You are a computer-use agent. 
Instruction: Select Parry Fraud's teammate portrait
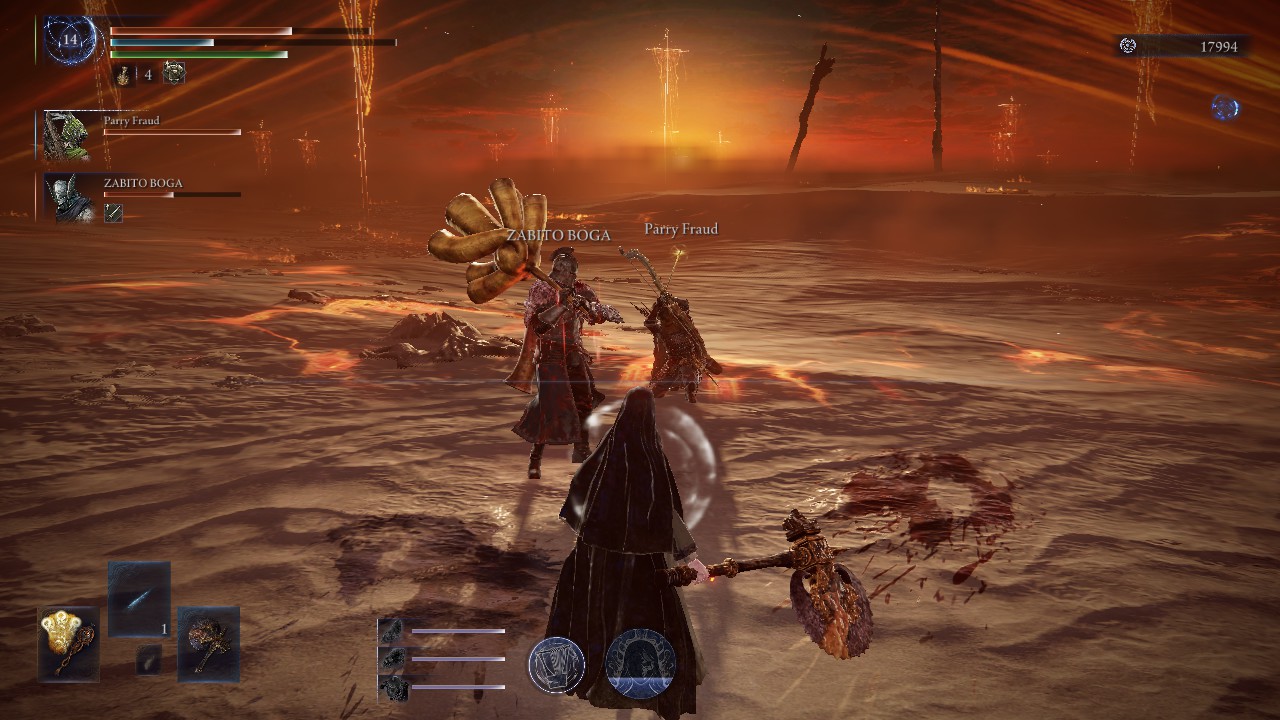pos(68,135)
